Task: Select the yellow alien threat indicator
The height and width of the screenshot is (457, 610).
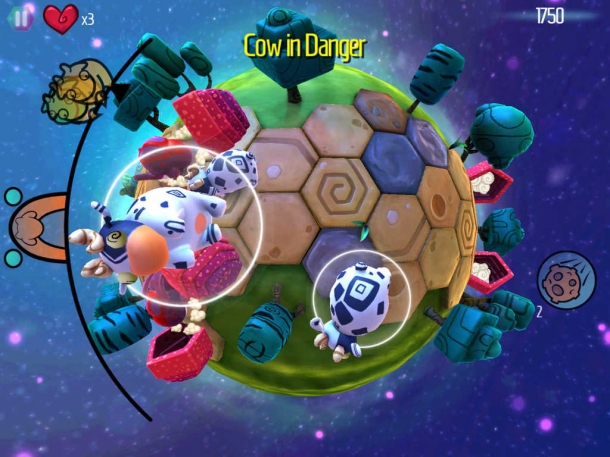Action: pyautogui.click(x=74, y=91)
